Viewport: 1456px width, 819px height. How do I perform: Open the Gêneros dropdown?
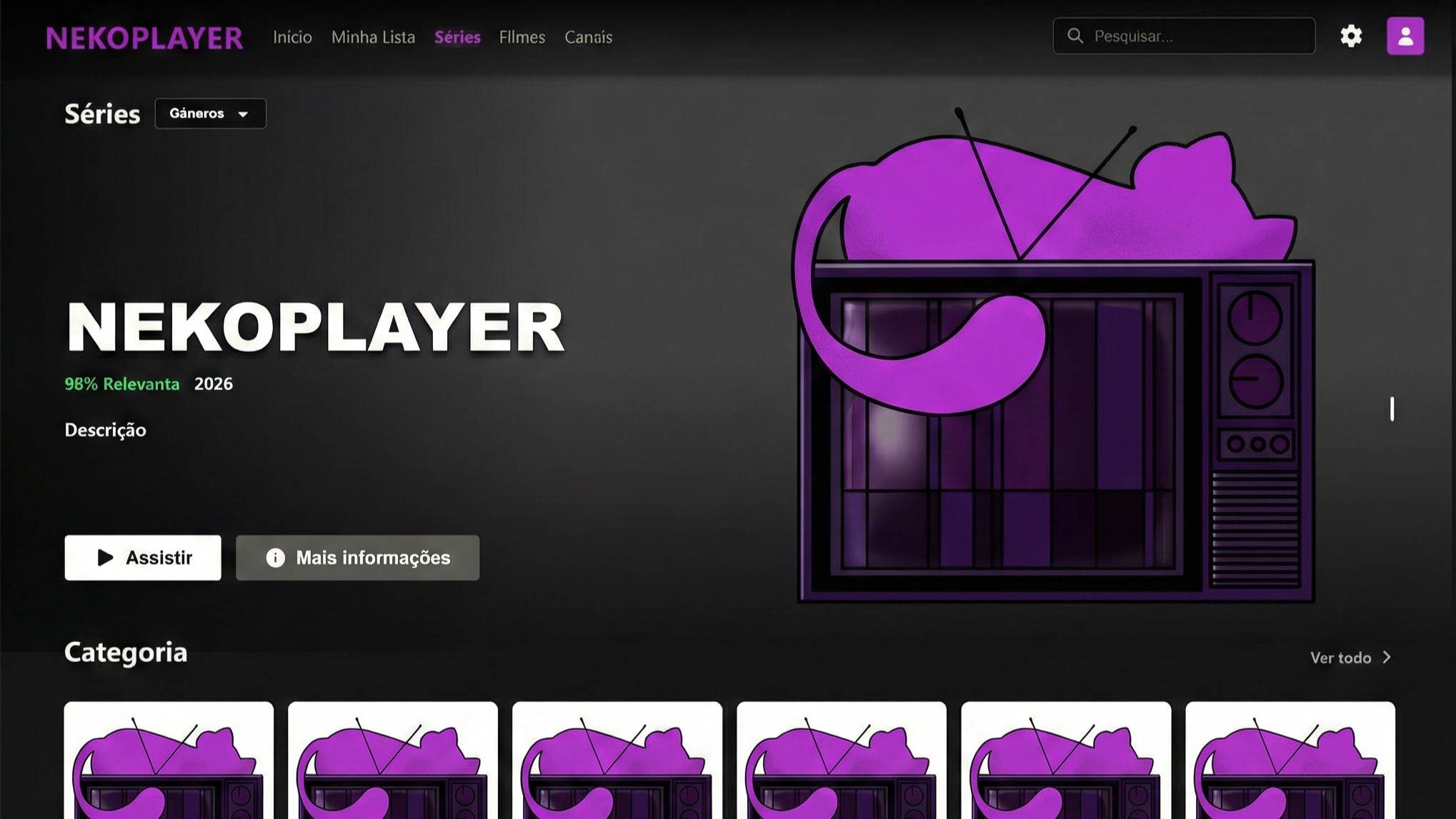(209, 113)
